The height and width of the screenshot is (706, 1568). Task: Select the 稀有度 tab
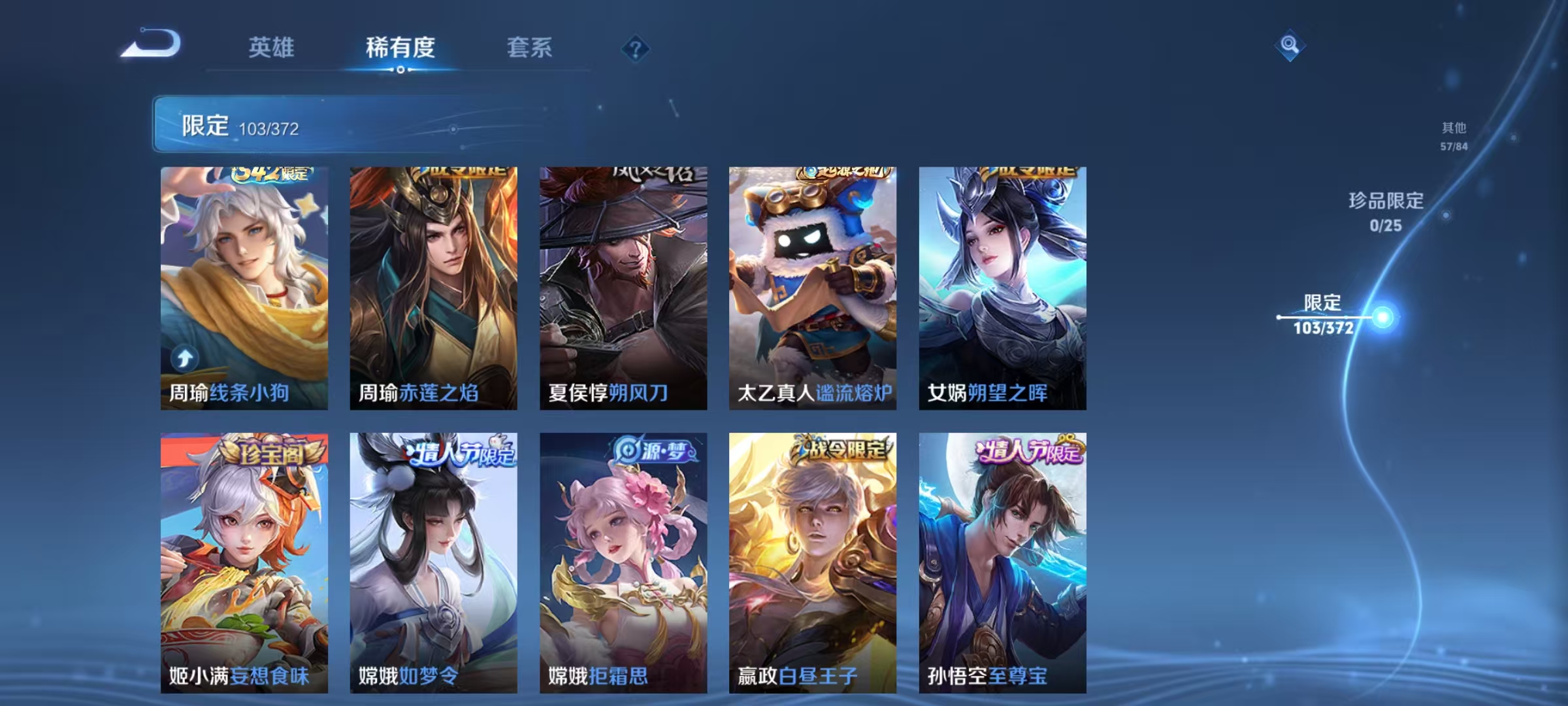tap(400, 48)
